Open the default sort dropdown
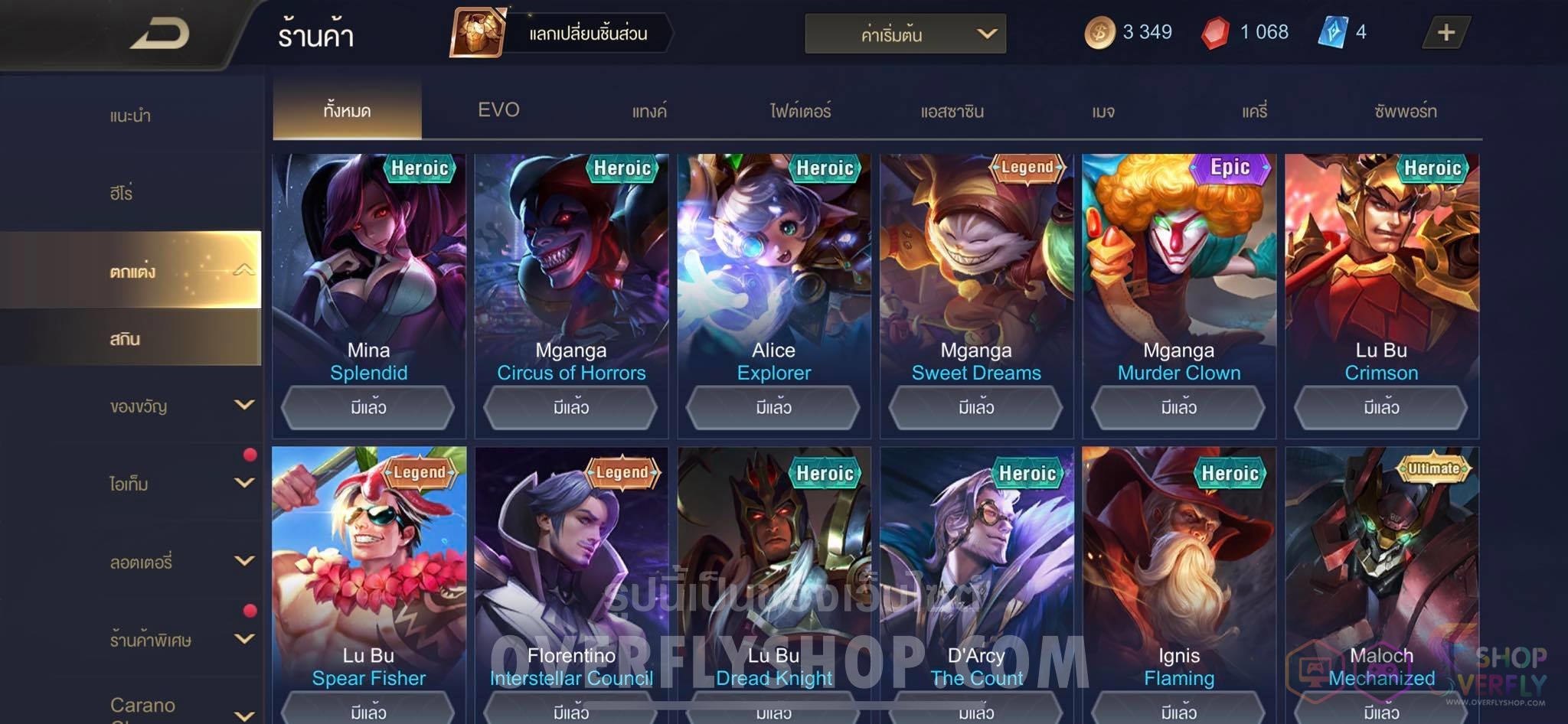This screenshot has width=1568, height=724. (x=905, y=34)
